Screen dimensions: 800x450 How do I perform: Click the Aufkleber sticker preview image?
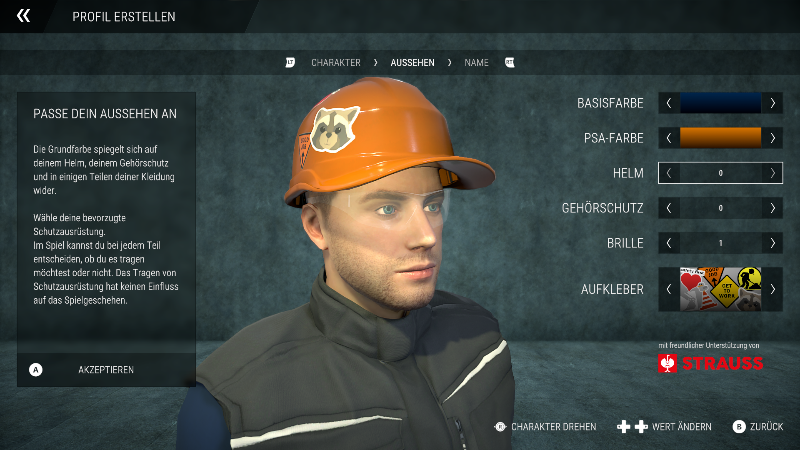coord(720,289)
